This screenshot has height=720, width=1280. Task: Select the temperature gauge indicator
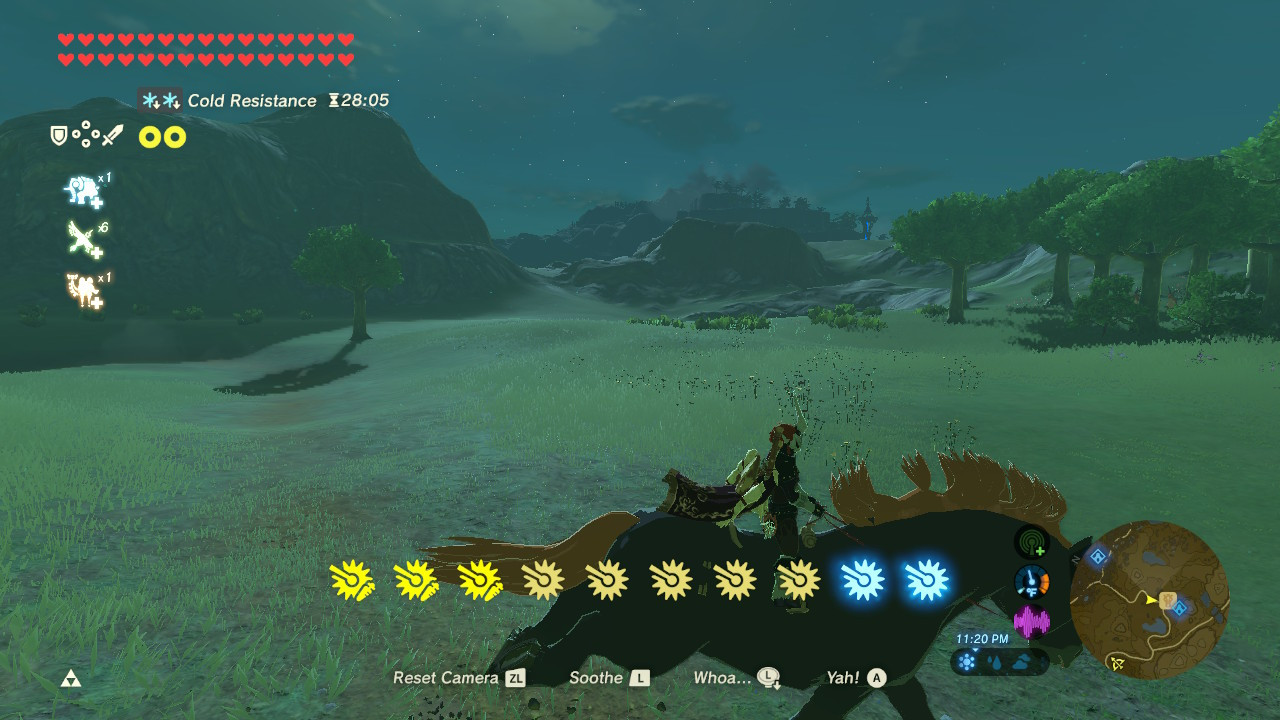(x=1030, y=581)
